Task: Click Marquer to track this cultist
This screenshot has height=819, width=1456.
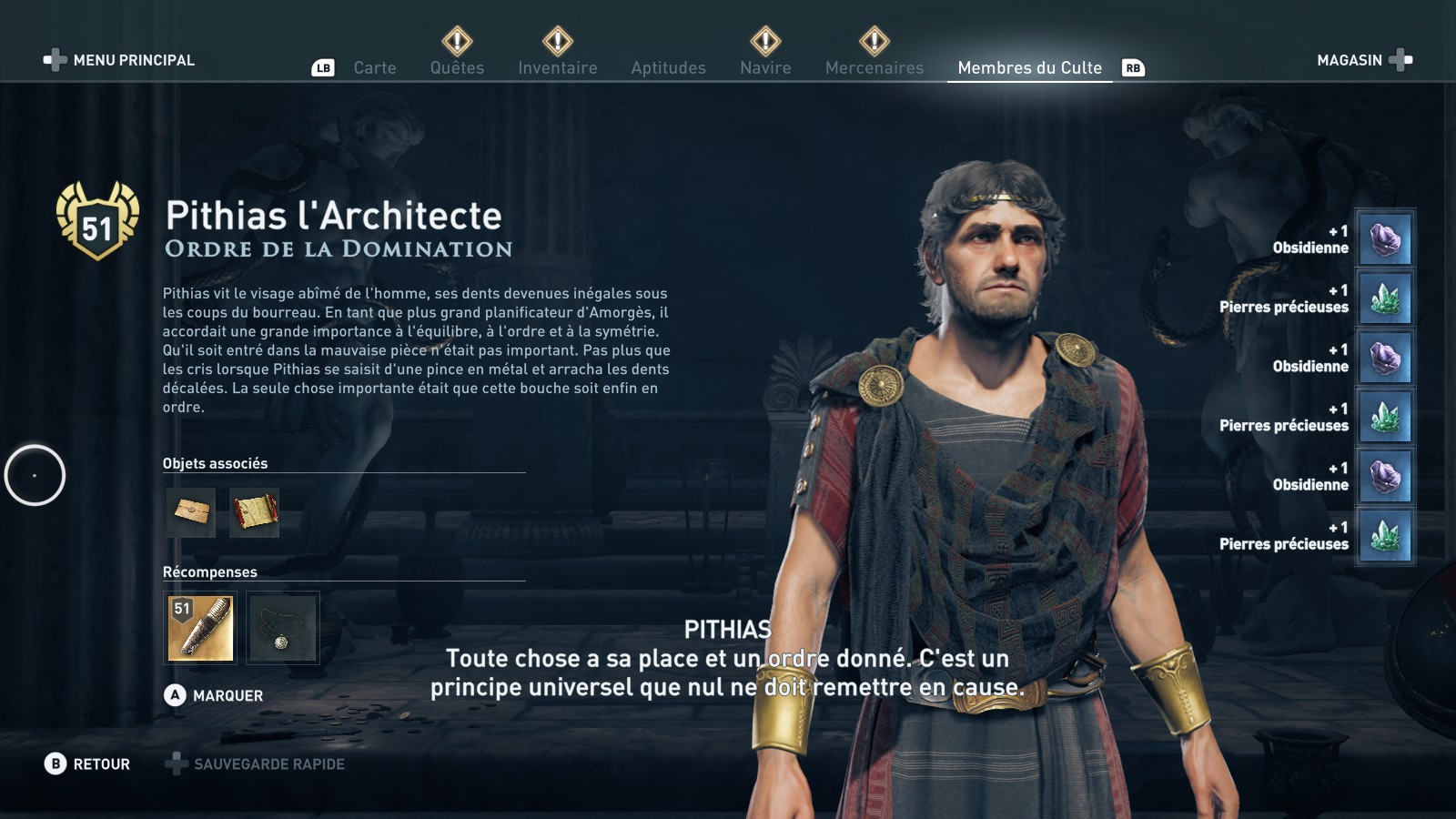Action: 215,695
